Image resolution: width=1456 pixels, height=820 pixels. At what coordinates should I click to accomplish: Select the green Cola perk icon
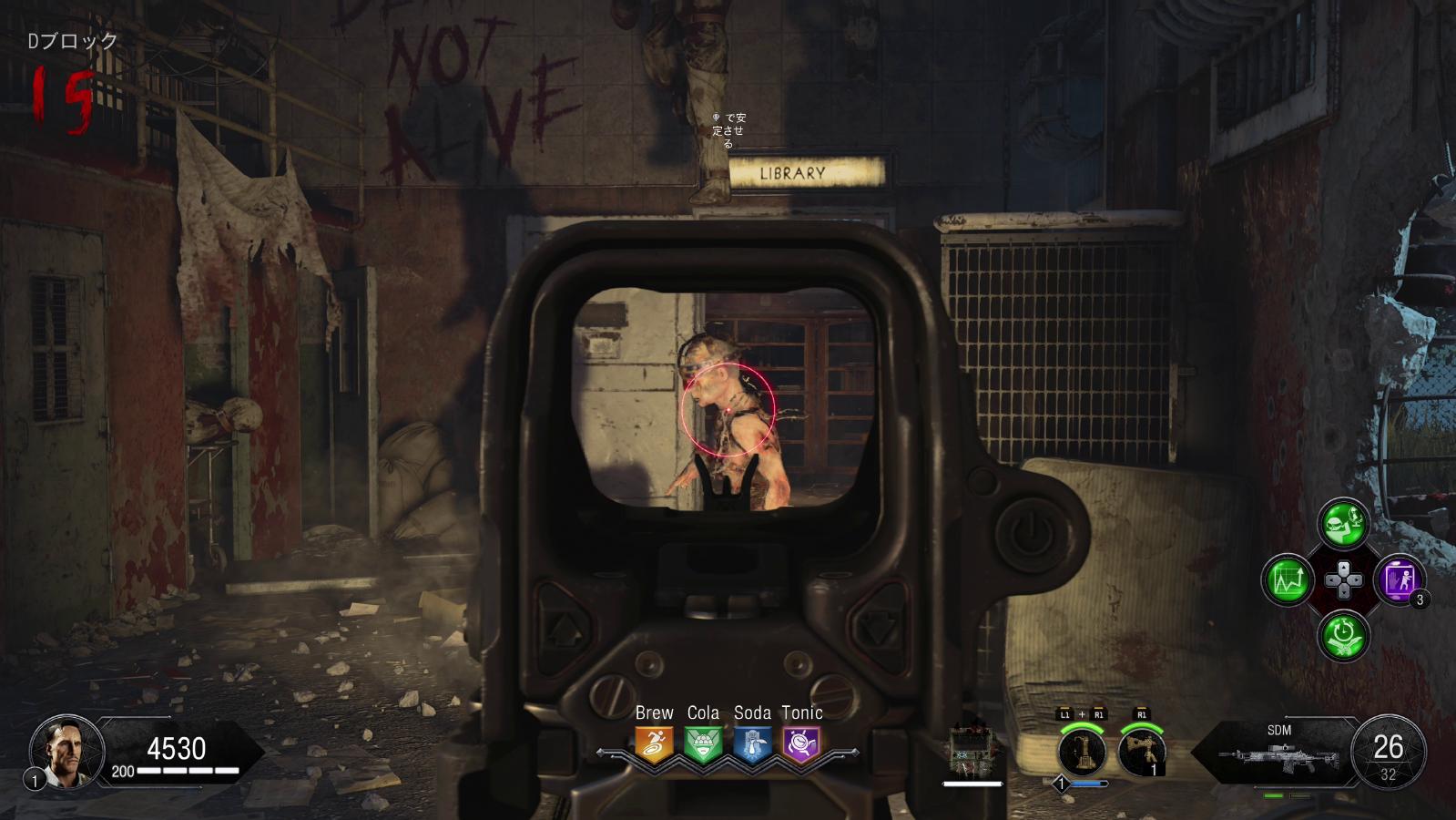tap(703, 743)
